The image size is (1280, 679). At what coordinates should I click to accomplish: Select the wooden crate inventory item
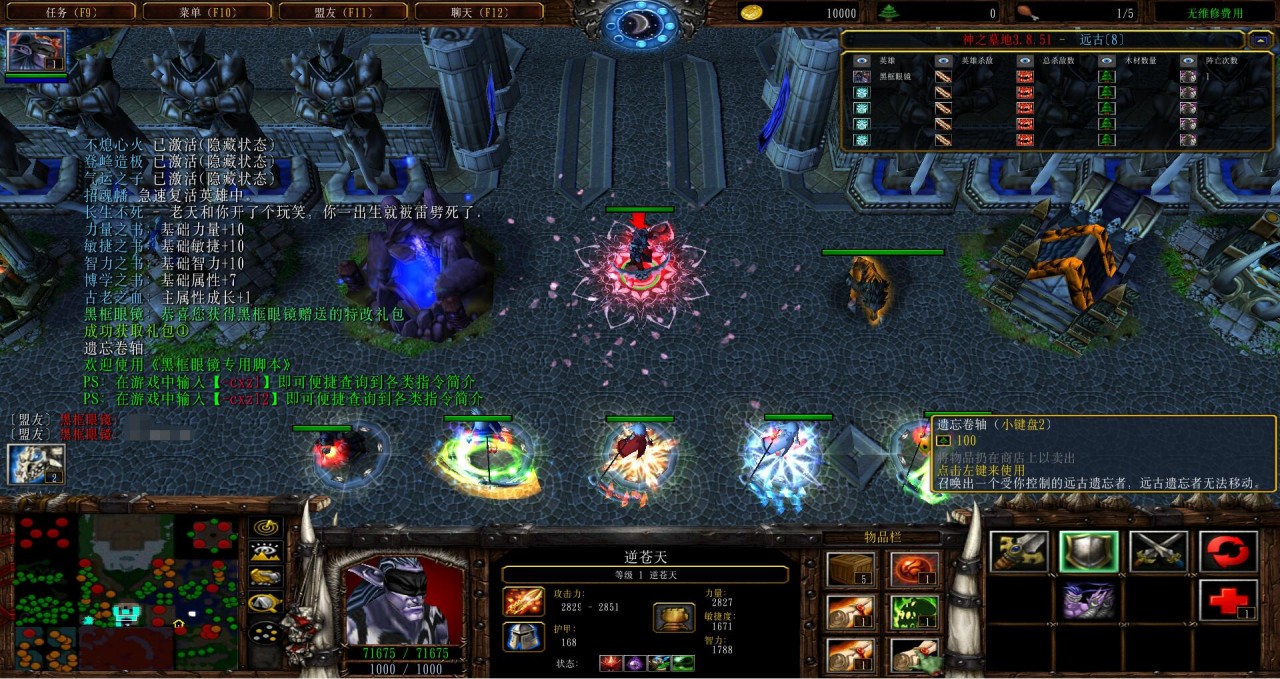pyautogui.click(x=851, y=570)
